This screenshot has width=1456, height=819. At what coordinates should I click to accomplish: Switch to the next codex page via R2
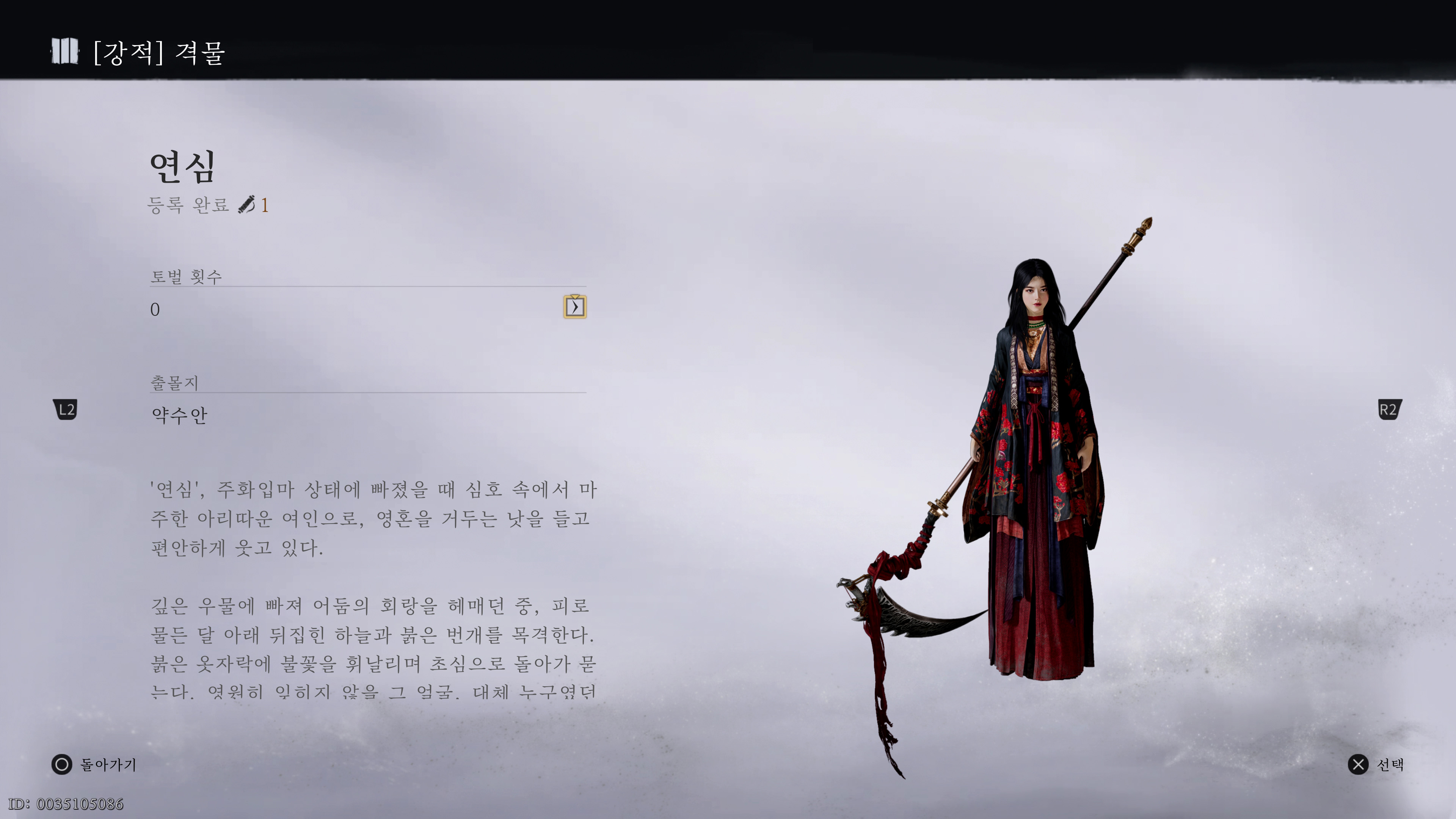[1390, 410]
